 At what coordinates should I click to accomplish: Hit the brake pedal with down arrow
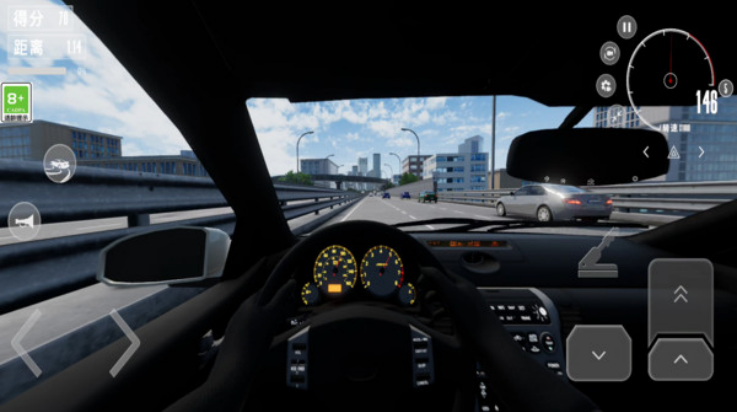(599, 353)
